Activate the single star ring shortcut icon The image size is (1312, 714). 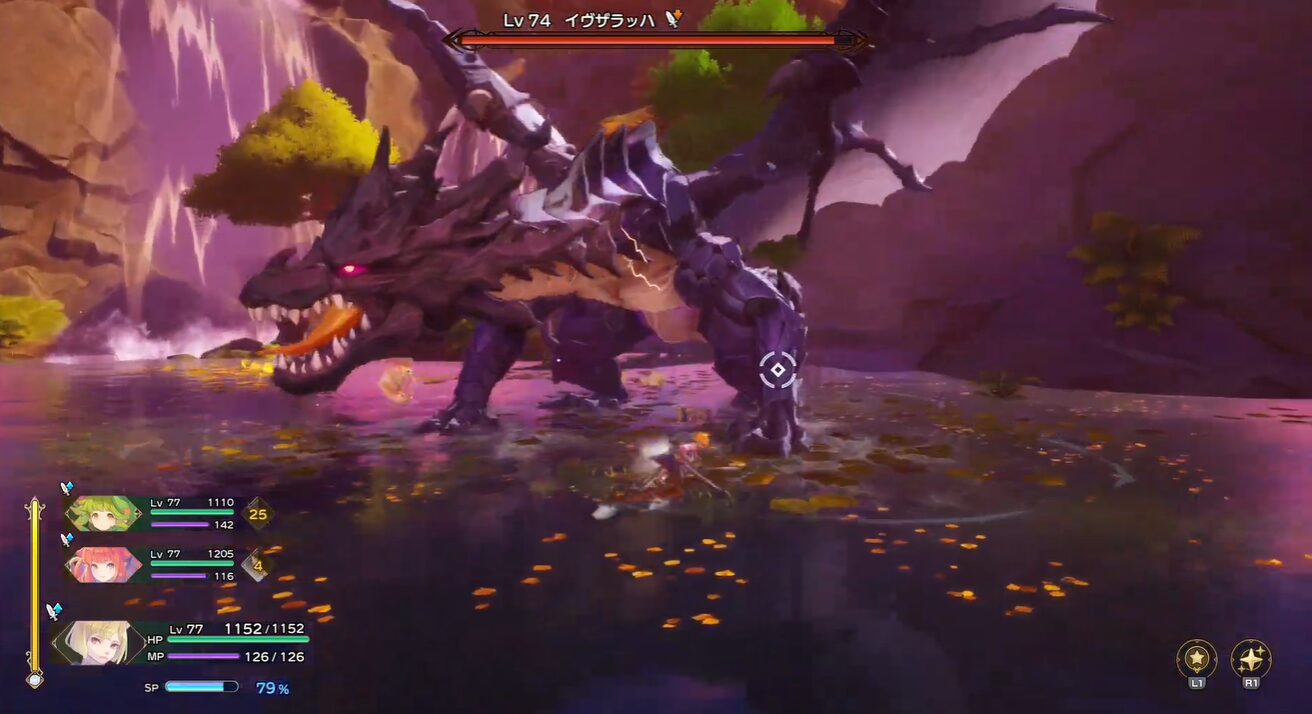(x=1197, y=658)
